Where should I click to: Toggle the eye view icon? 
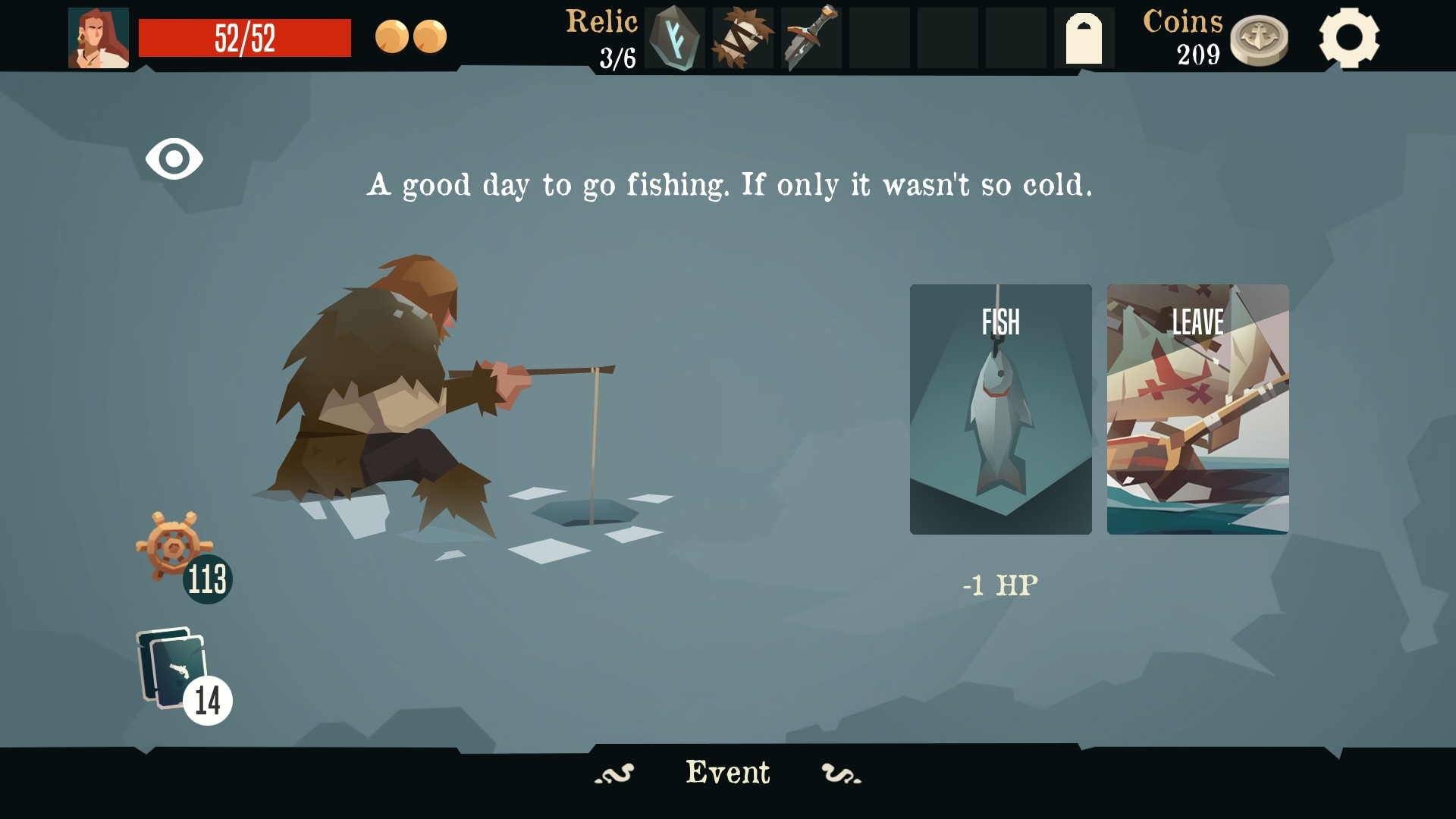point(174,159)
